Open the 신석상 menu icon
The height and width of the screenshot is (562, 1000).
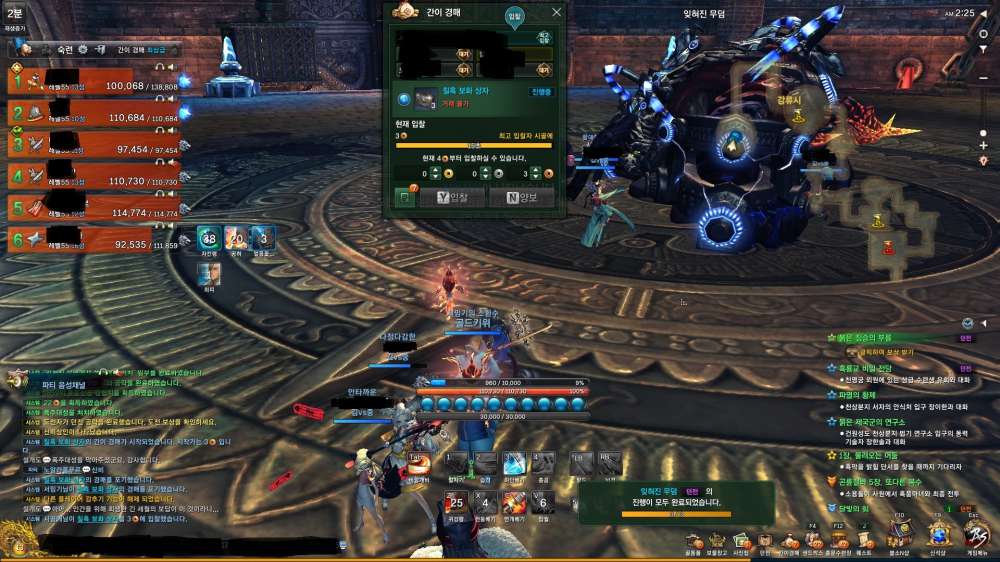tap(937, 538)
